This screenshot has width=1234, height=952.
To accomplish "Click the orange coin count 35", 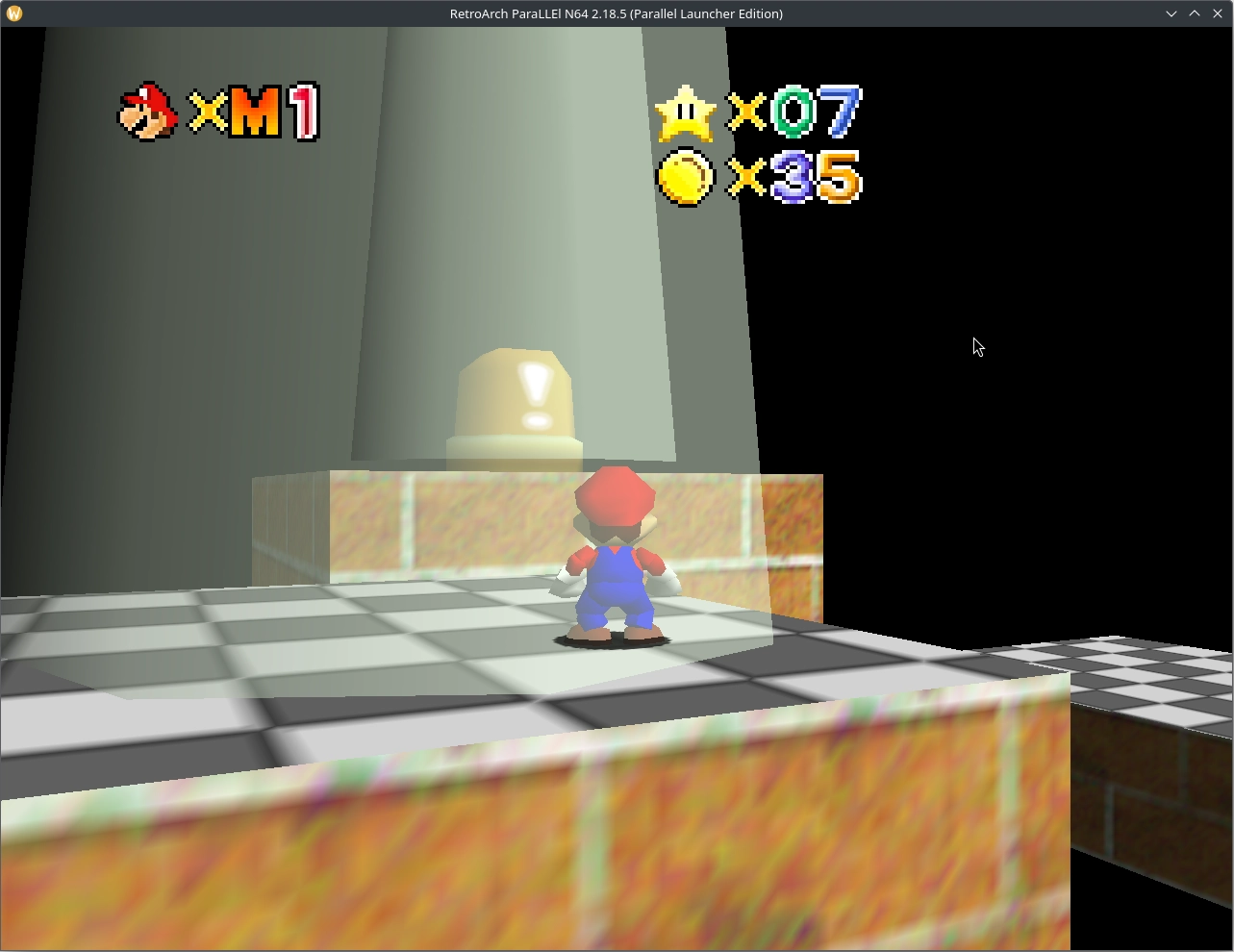I will click(x=816, y=178).
